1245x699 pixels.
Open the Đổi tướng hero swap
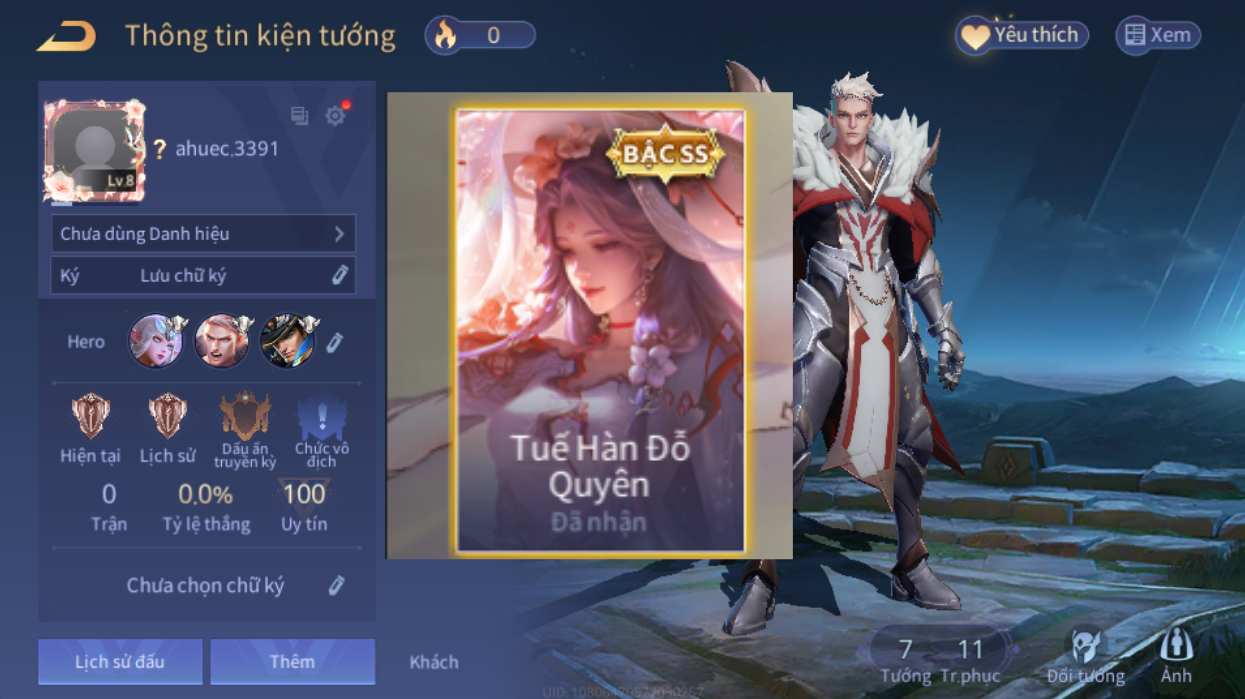coord(1085,657)
